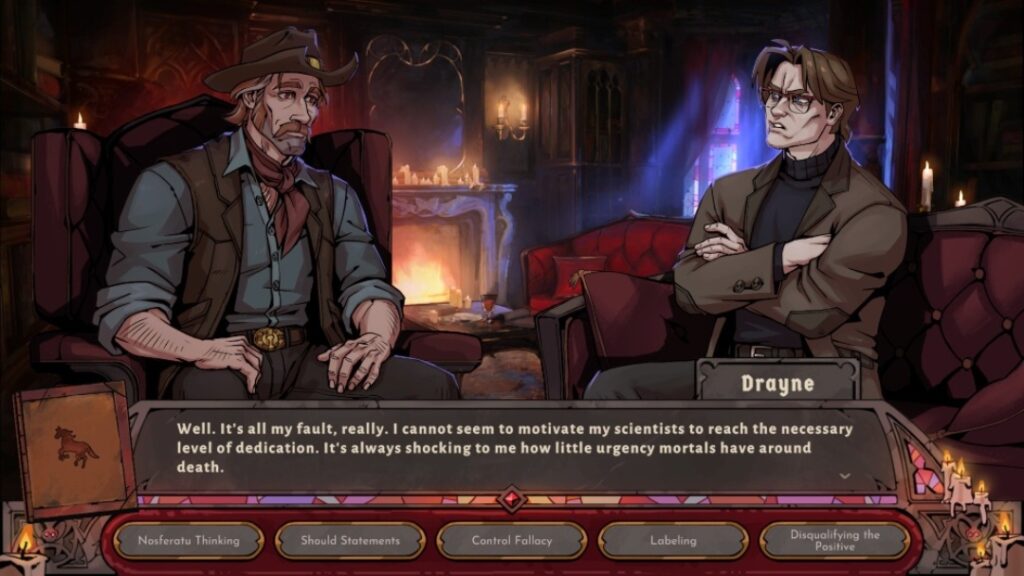Select Disqualifying the Positive option
The width and height of the screenshot is (1024, 576).
(x=834, y=541)
